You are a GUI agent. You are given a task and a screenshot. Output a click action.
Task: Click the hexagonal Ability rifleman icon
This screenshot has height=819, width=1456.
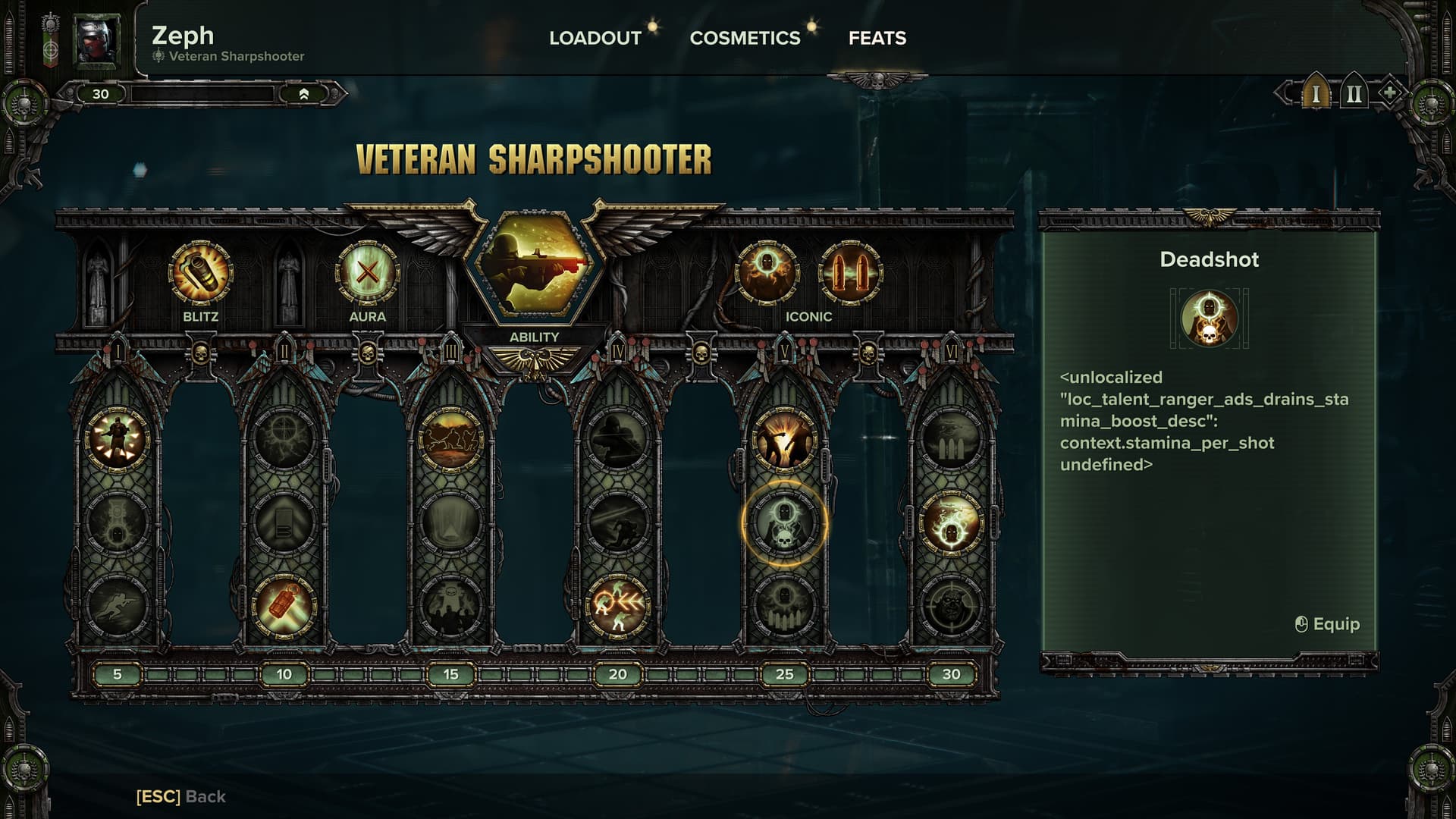click(534, 265)
